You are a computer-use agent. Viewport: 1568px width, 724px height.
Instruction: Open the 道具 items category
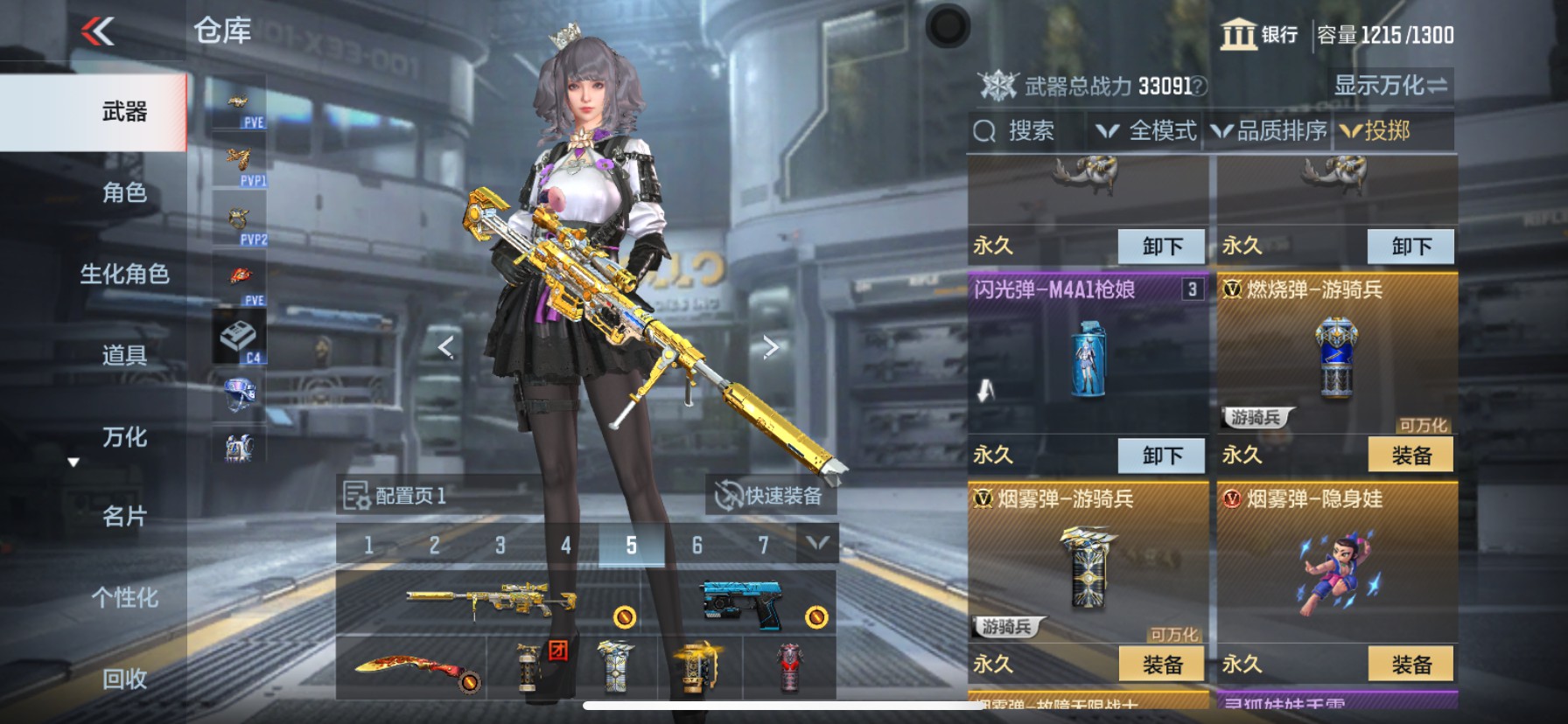pos(124,355)
